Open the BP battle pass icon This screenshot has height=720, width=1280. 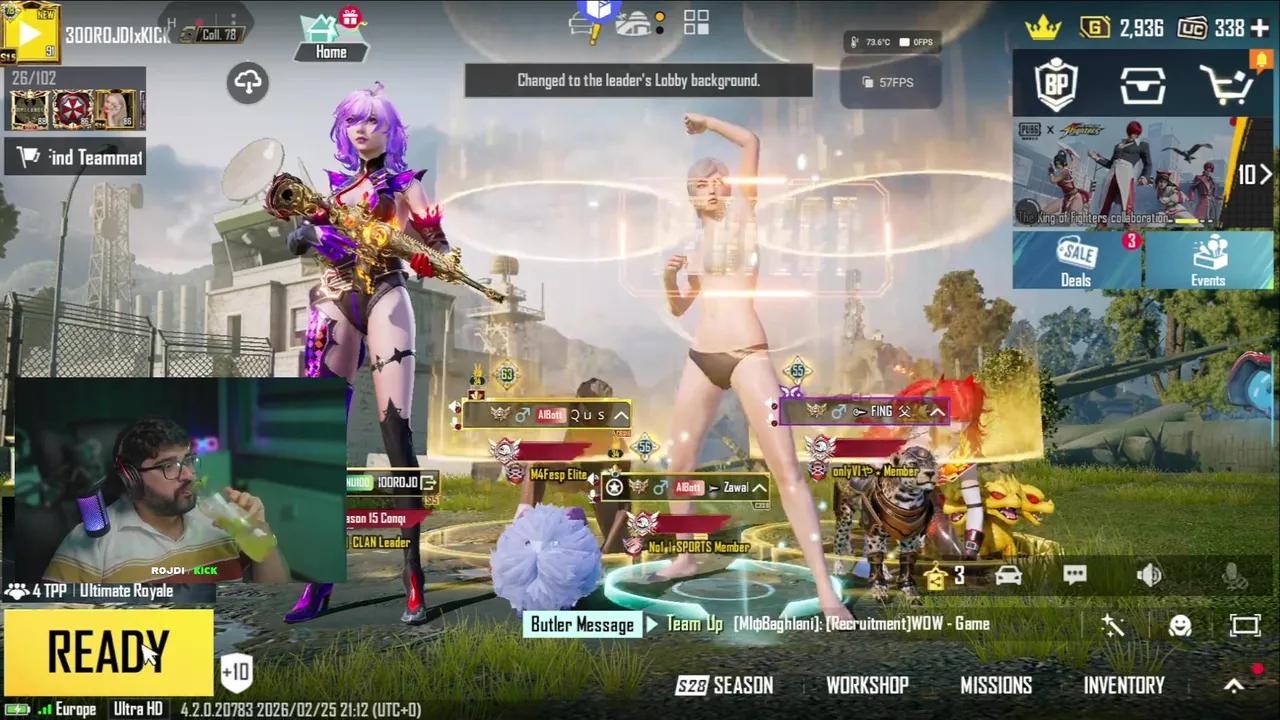click(x=1057, y=85)
